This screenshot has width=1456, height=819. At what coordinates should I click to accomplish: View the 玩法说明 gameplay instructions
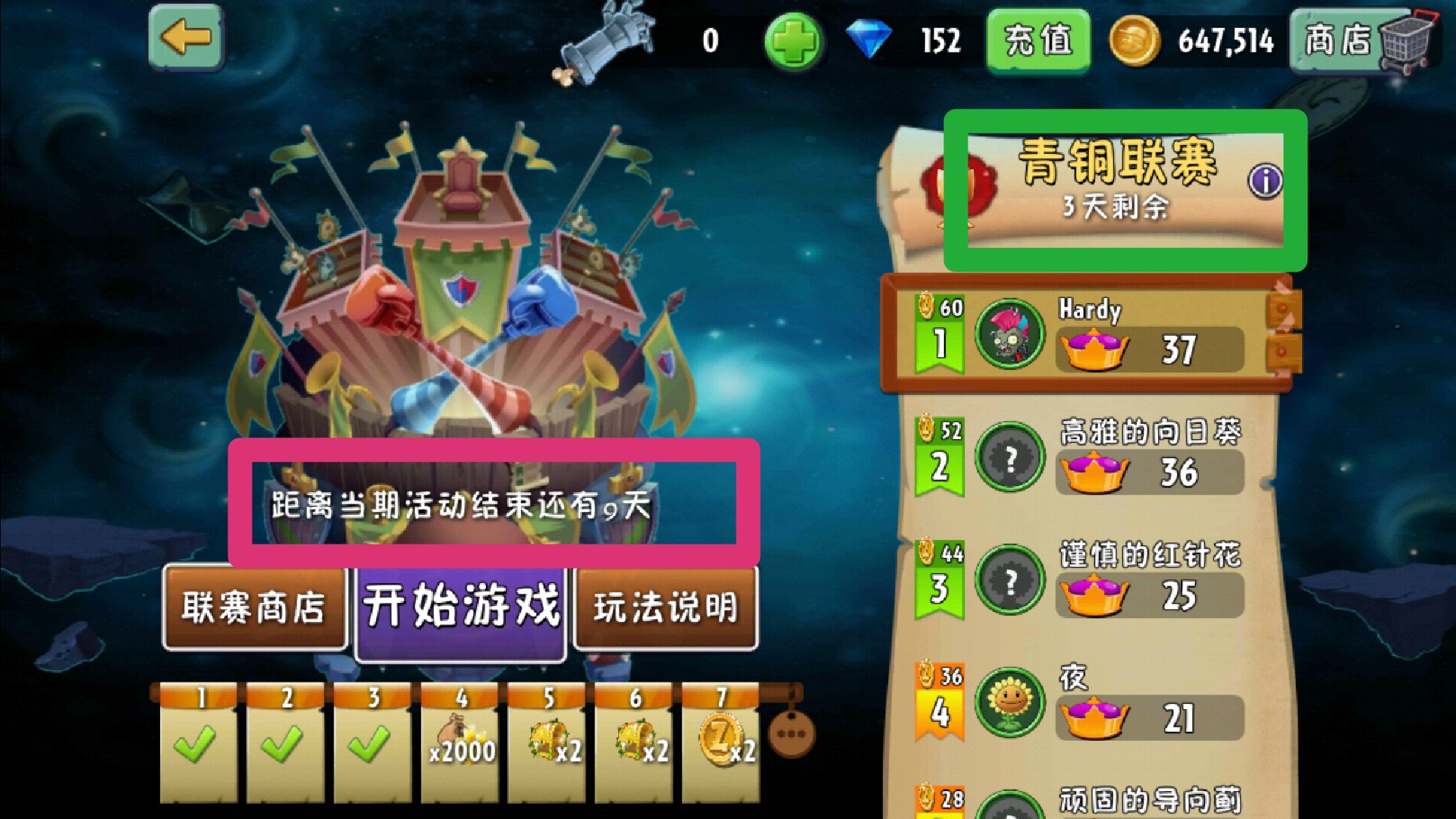coord(665,607)
